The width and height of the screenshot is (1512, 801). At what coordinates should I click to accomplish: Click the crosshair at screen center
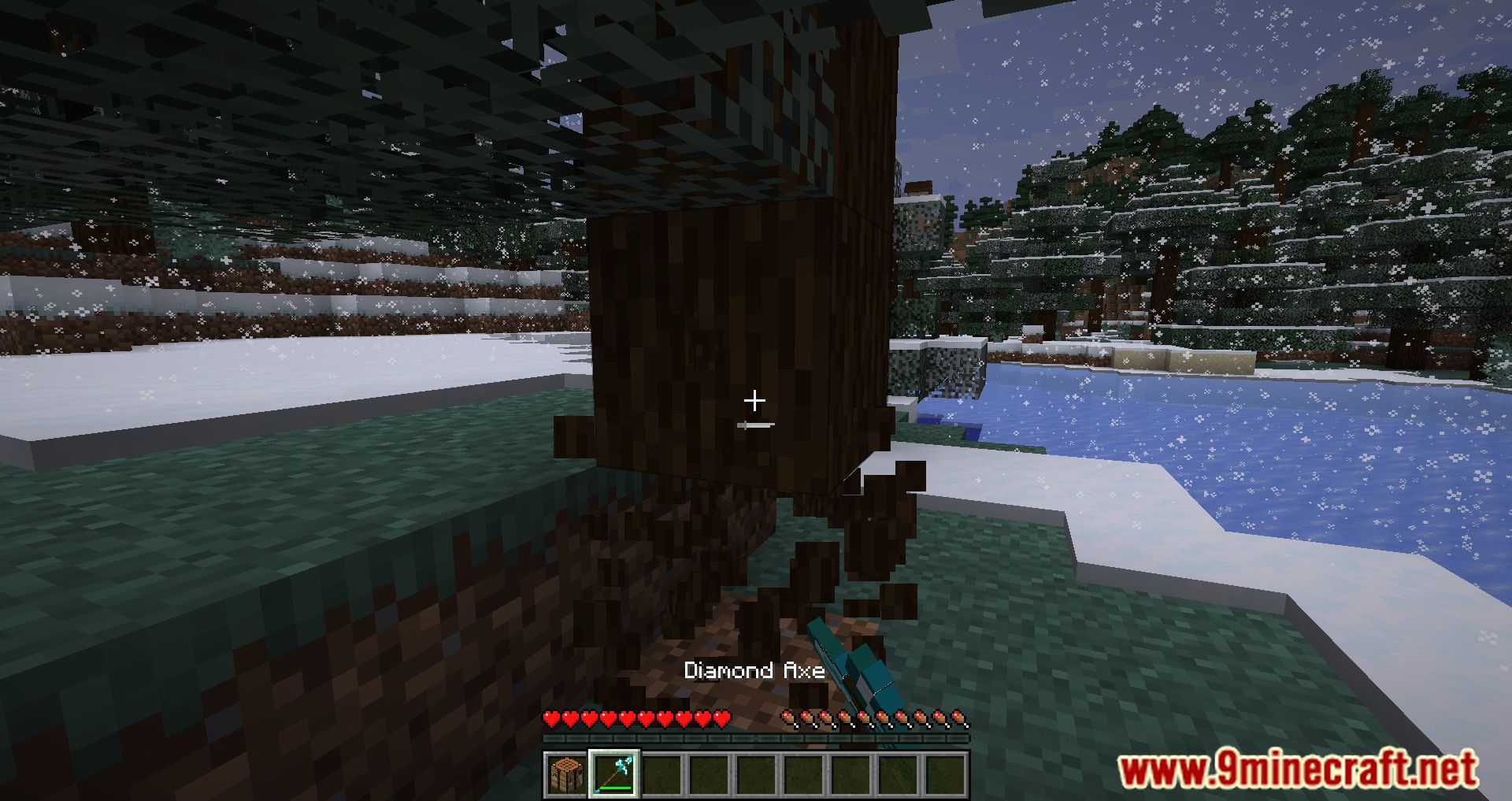tap(755, 400)
